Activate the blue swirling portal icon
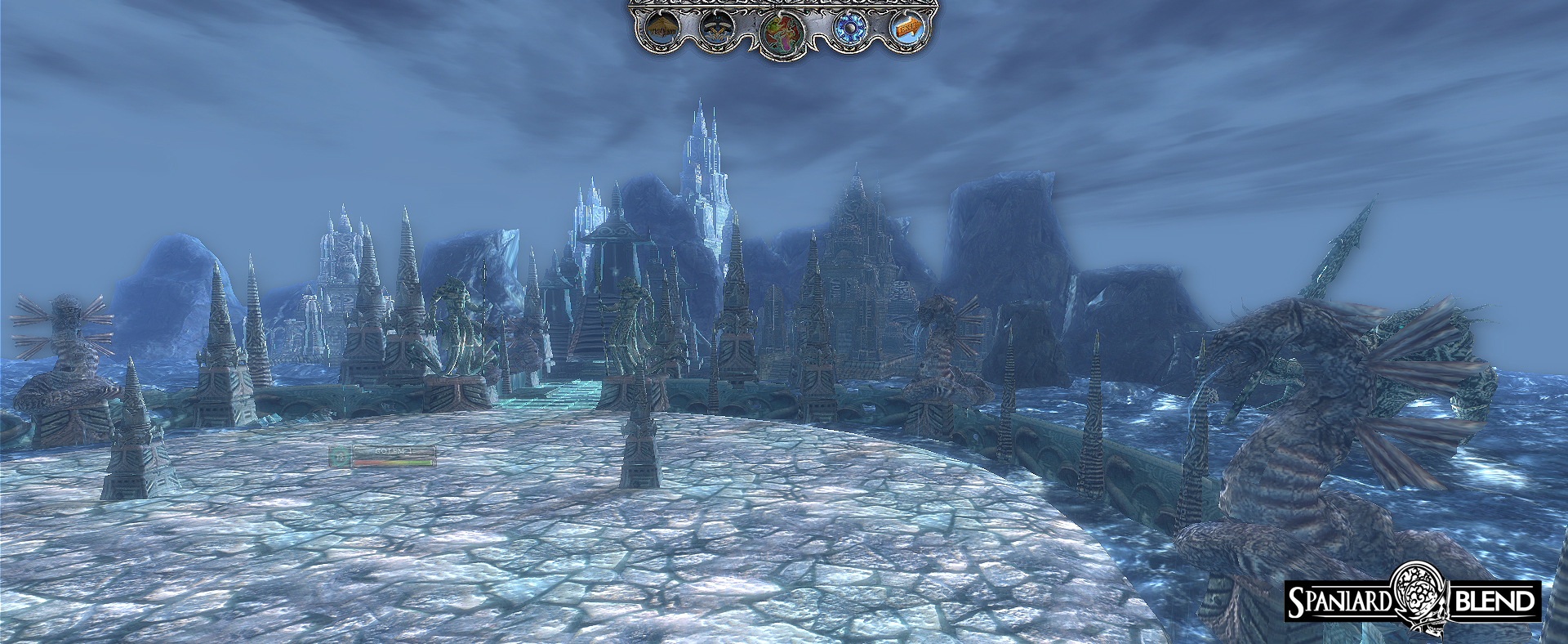Image resolution: width=1568 pixels, height=644 pixels. (x=850, y=29)
